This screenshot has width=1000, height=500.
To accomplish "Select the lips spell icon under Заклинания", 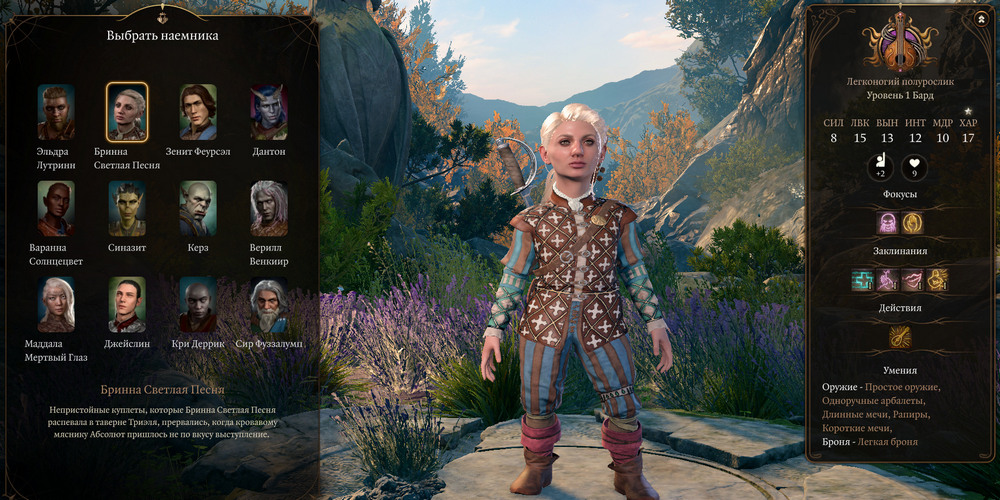I will (912, 280).
